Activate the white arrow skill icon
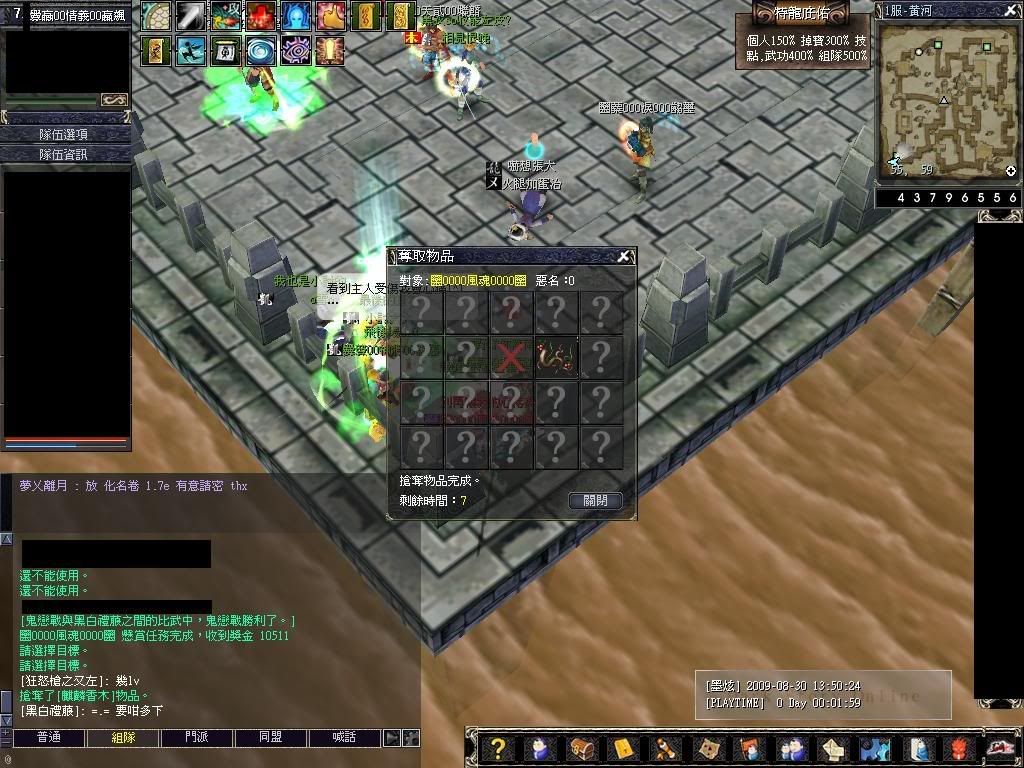Screen dimensions: 1024x768 (190, 16)
